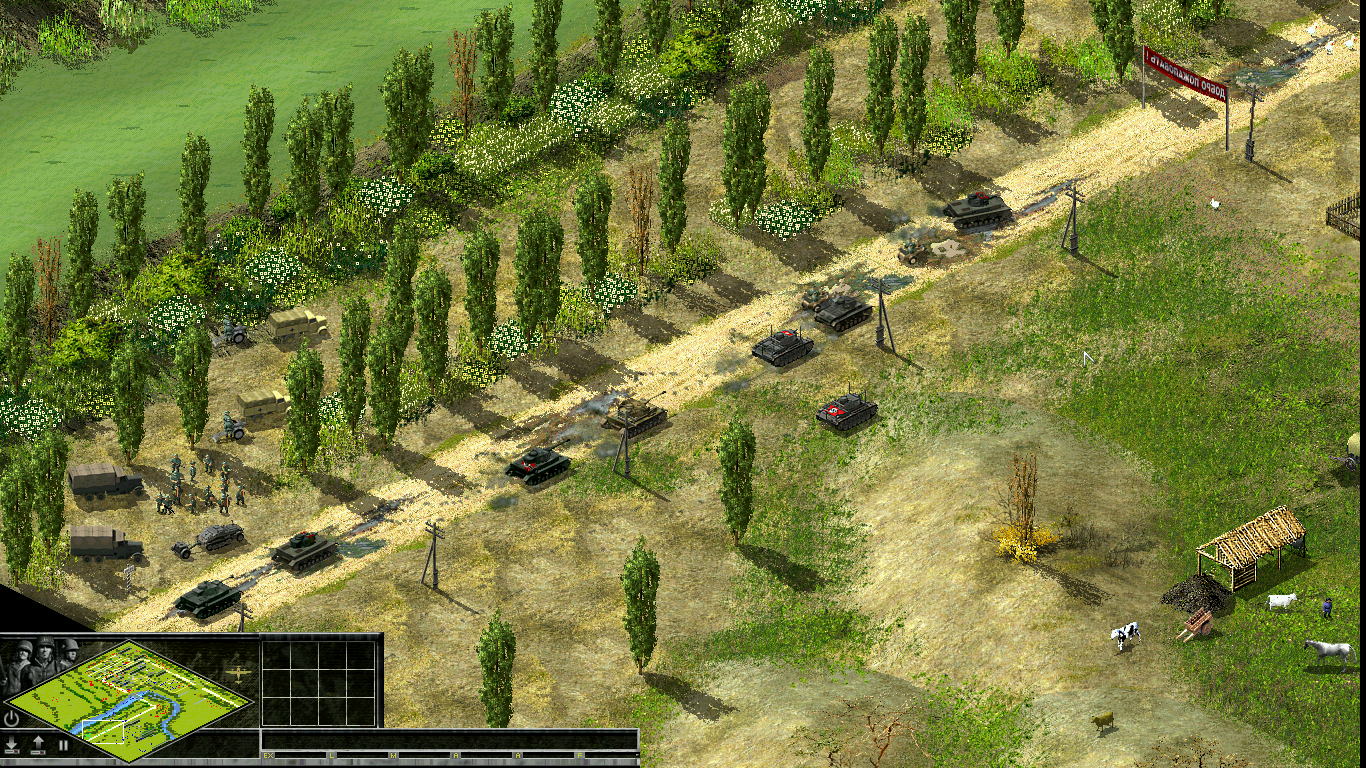The image size is (1366, 768).
Task: Click the power icon to exit
Action: pyautogui.click(x=12, y=718)
